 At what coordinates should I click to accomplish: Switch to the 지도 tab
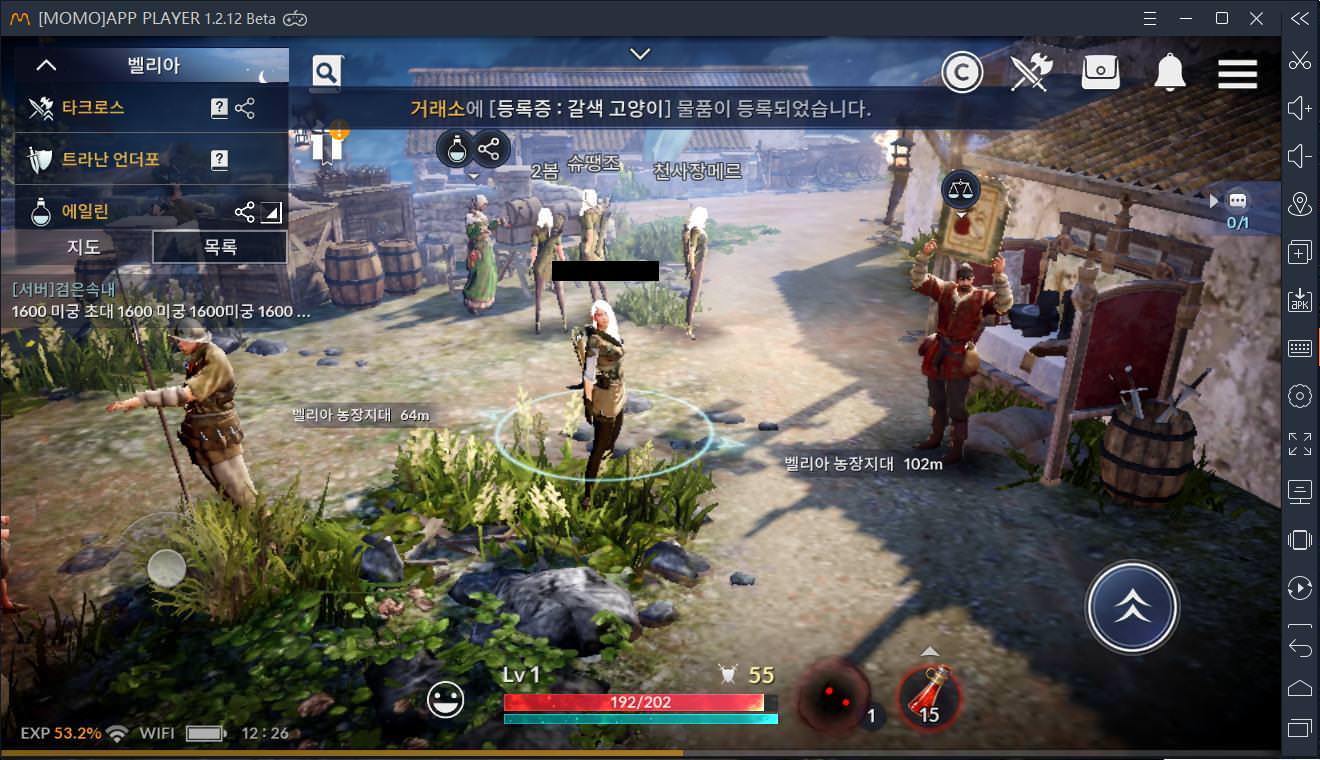coord(82,246)
